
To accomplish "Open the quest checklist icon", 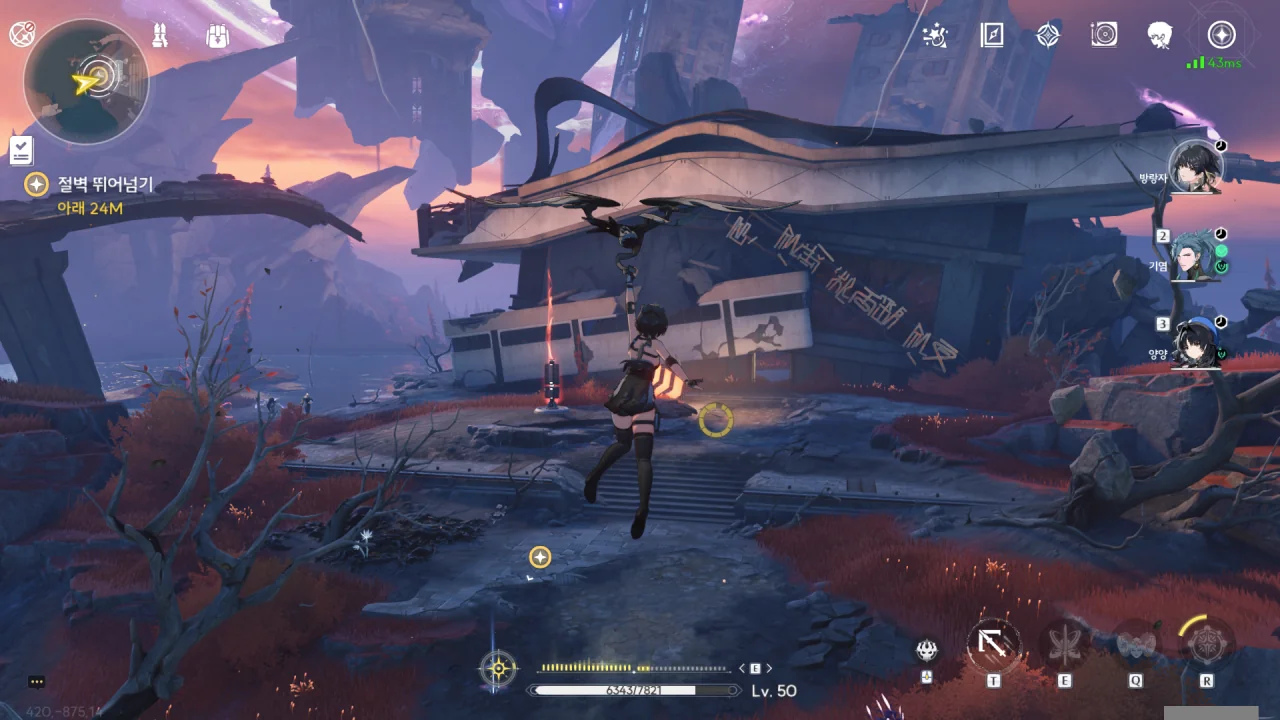I will point(21,151).
